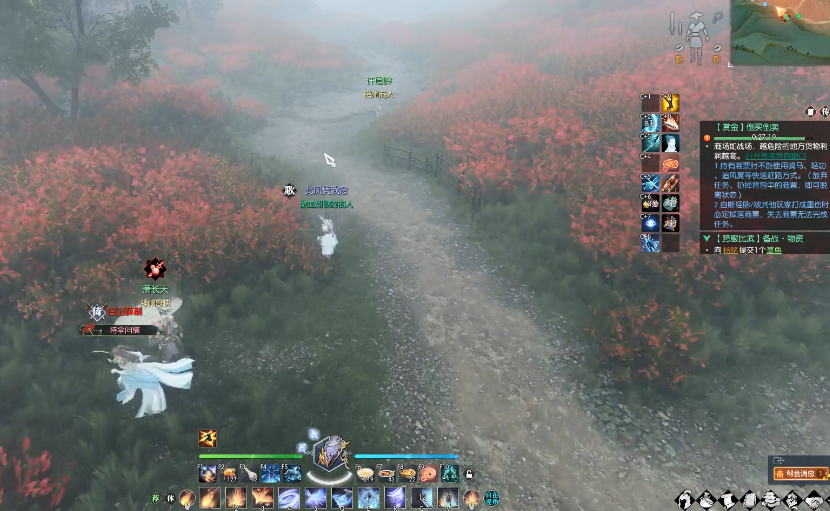
Task: Toggle the hotbar lock icon
Action: (x=469, y=474)
